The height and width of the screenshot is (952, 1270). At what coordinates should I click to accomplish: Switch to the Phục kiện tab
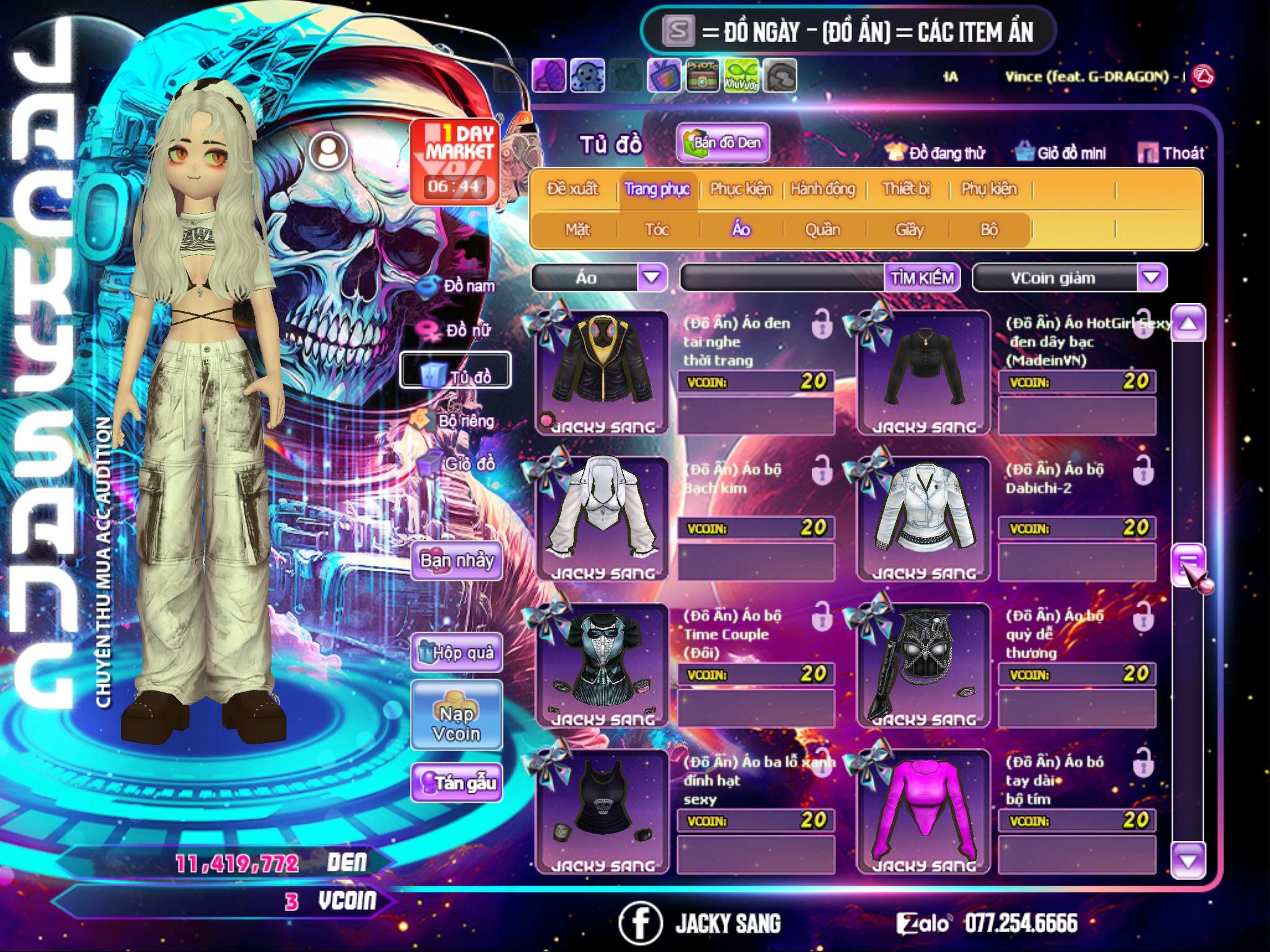(740, 189)
